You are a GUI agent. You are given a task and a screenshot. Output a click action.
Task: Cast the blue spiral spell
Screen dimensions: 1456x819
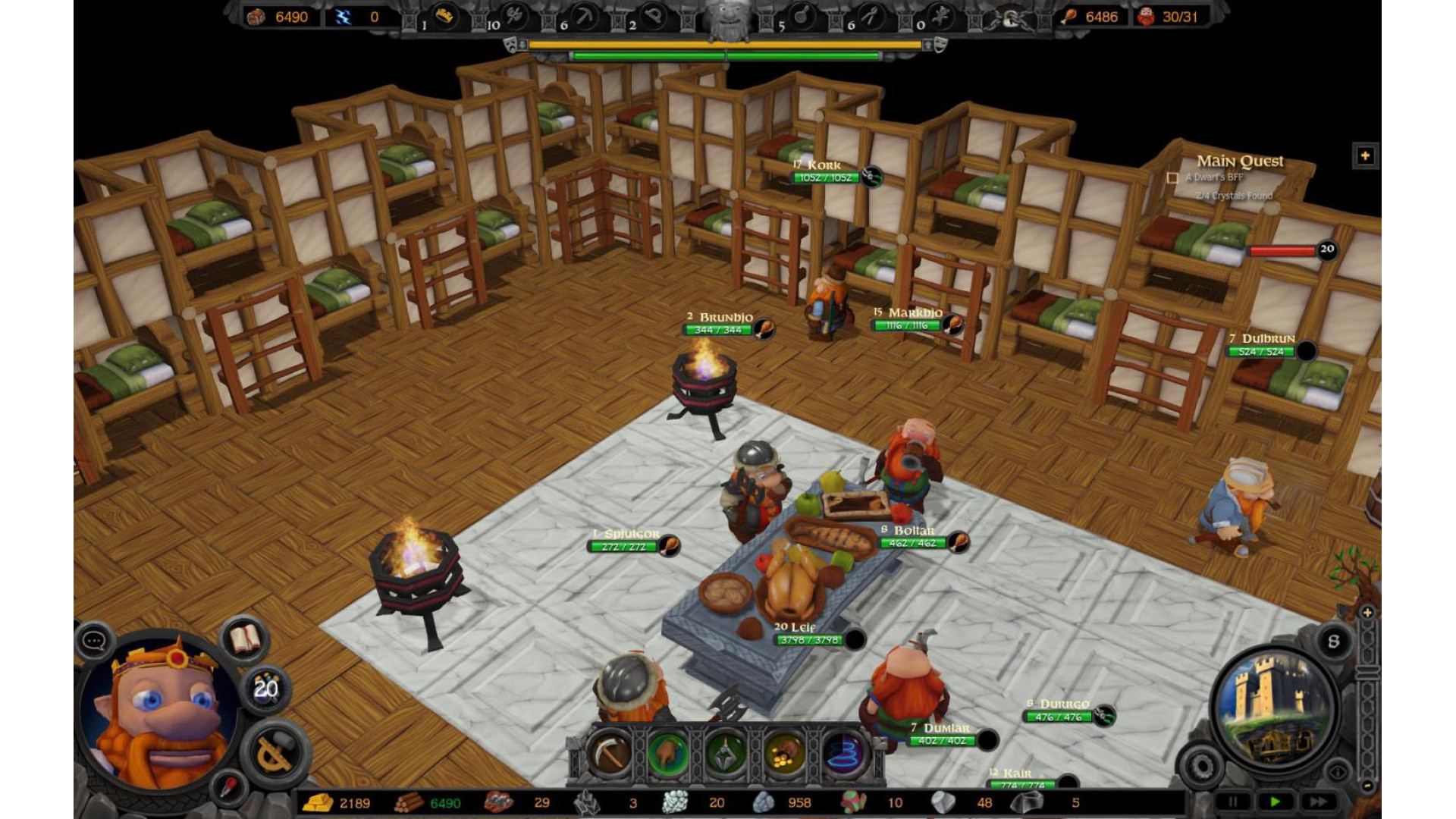[843, 753]
